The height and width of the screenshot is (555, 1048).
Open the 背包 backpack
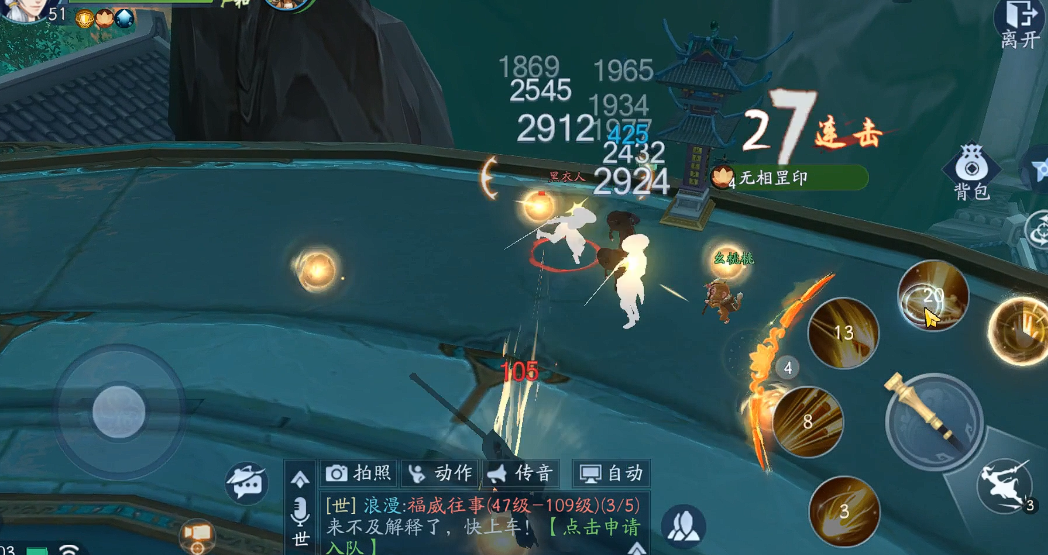[x=970, y=172]
